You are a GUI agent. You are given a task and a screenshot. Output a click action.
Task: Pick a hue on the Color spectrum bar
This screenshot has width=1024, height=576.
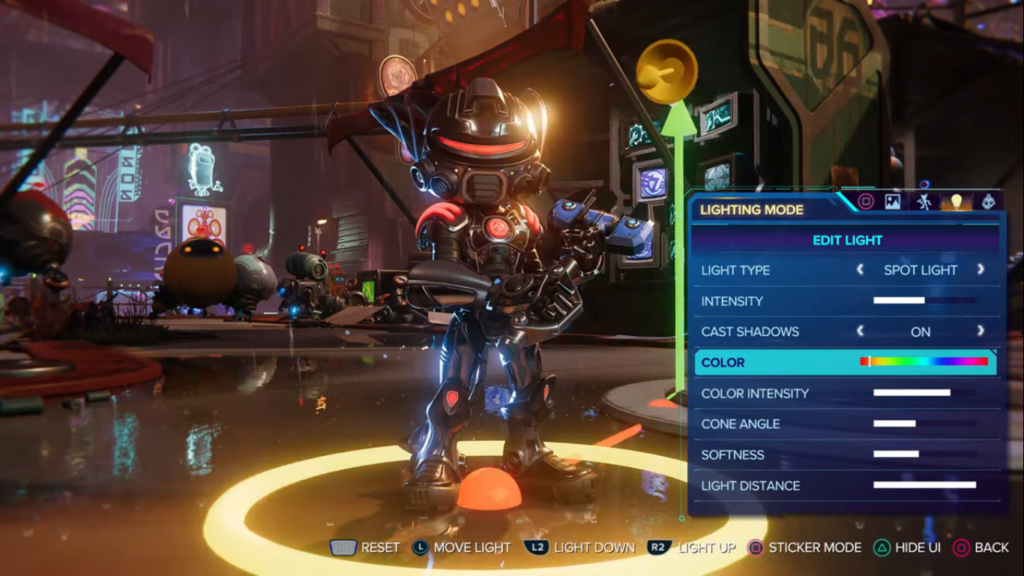click(x=924, y=362)
